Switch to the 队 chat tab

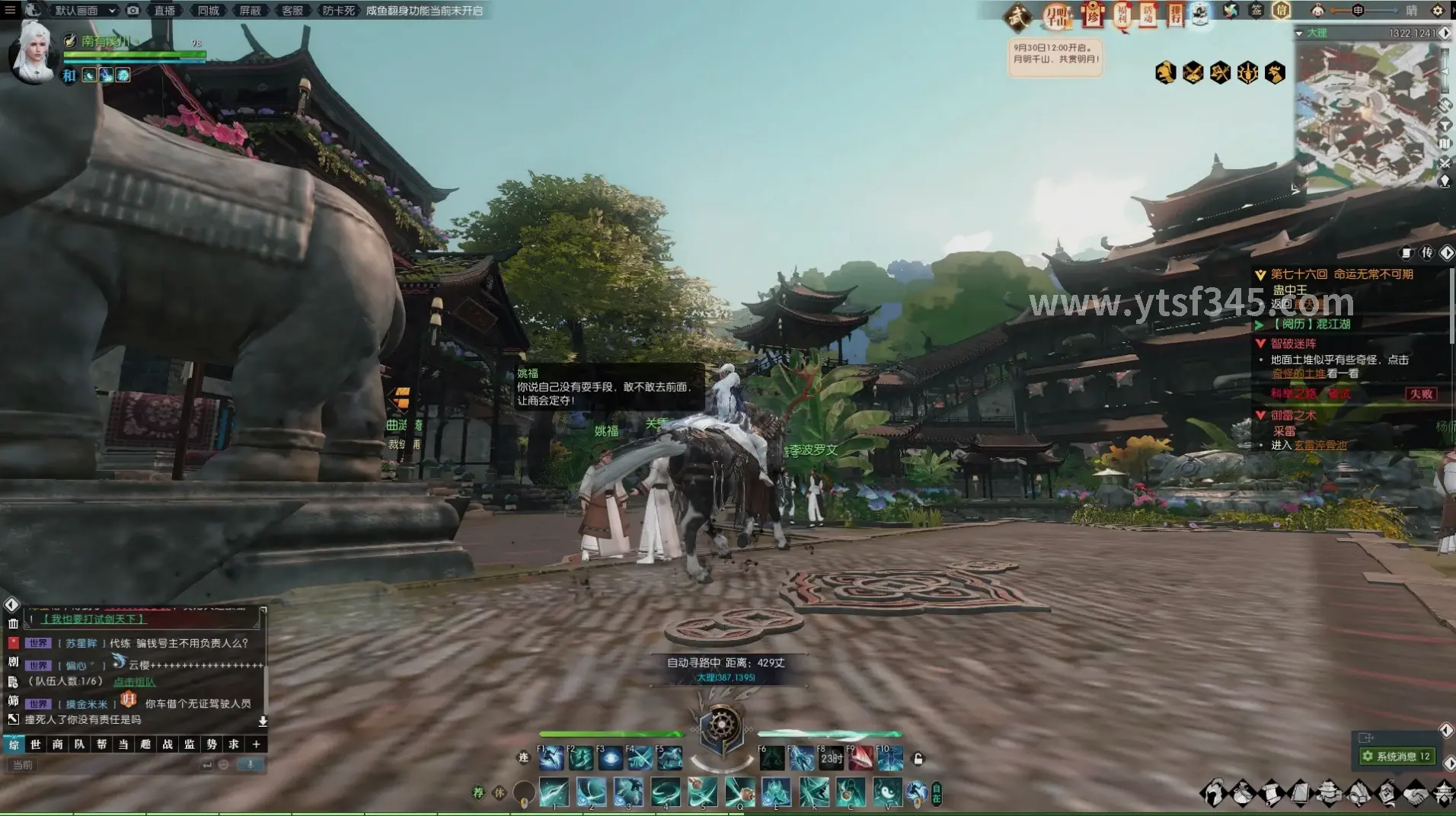pos(80,744)
